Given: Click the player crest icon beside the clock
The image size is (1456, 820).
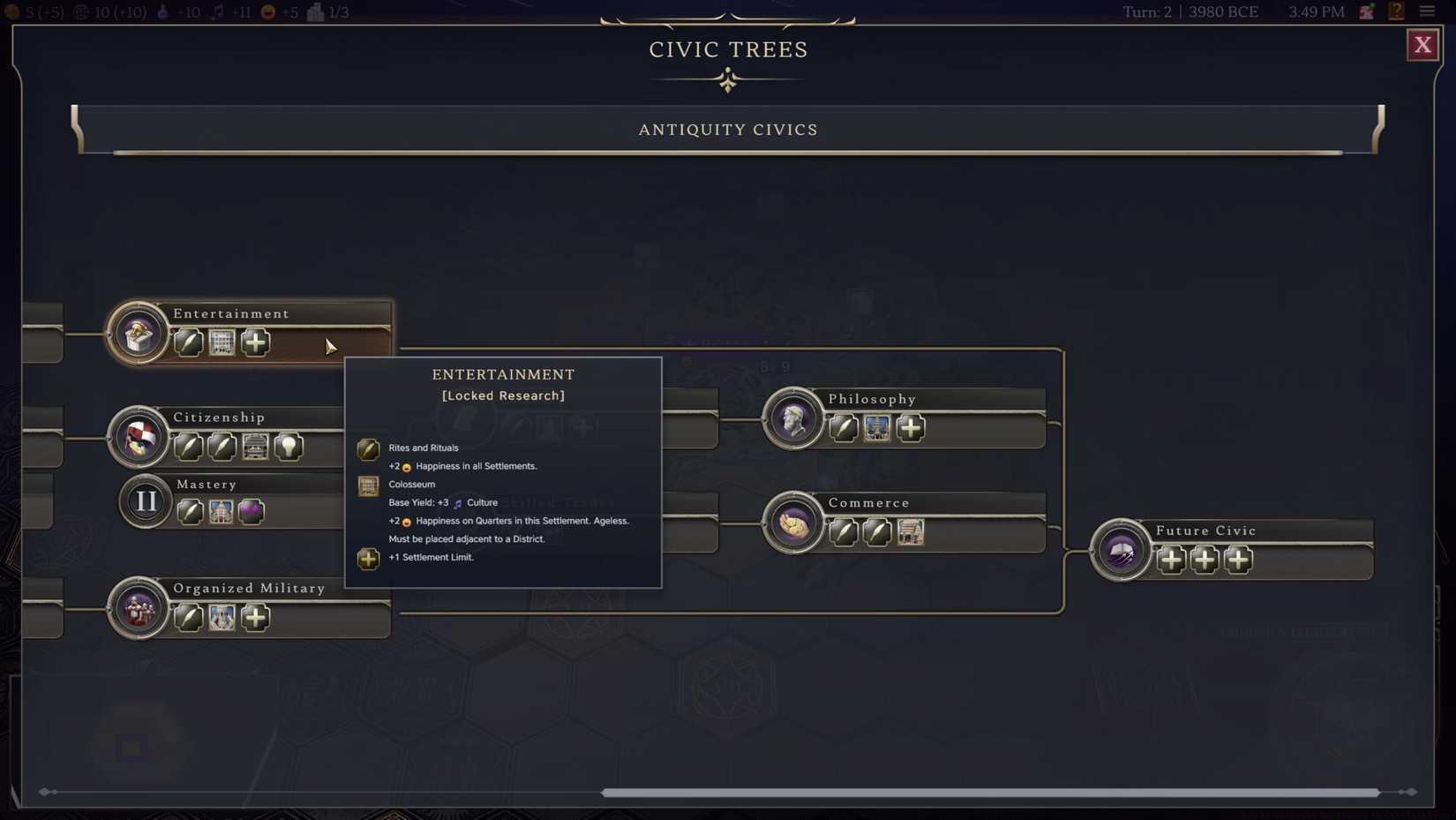Looking at the screenshot, I should pos(1367,11).
